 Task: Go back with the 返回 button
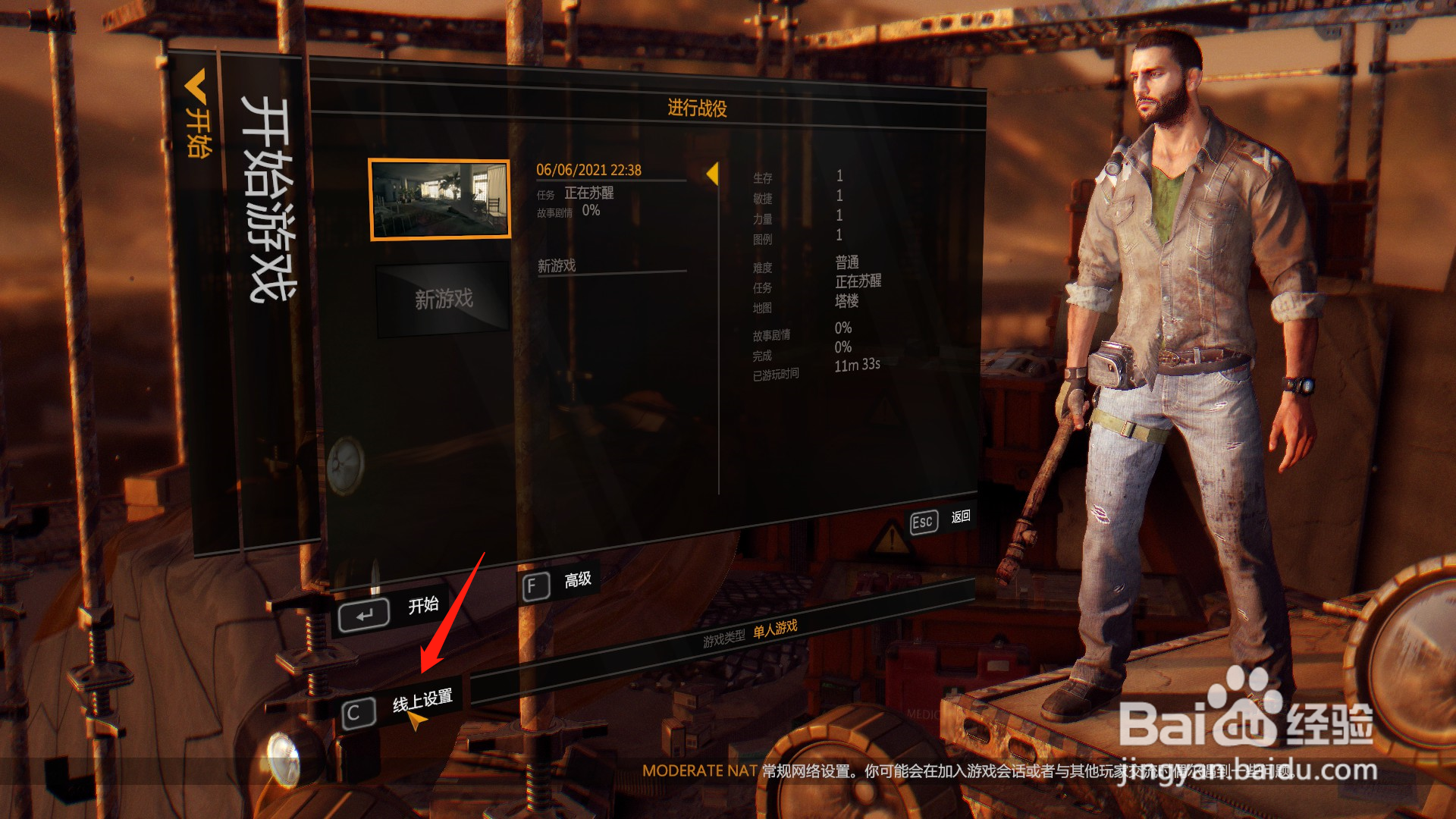pyautogui.click(x=940, y=520)
